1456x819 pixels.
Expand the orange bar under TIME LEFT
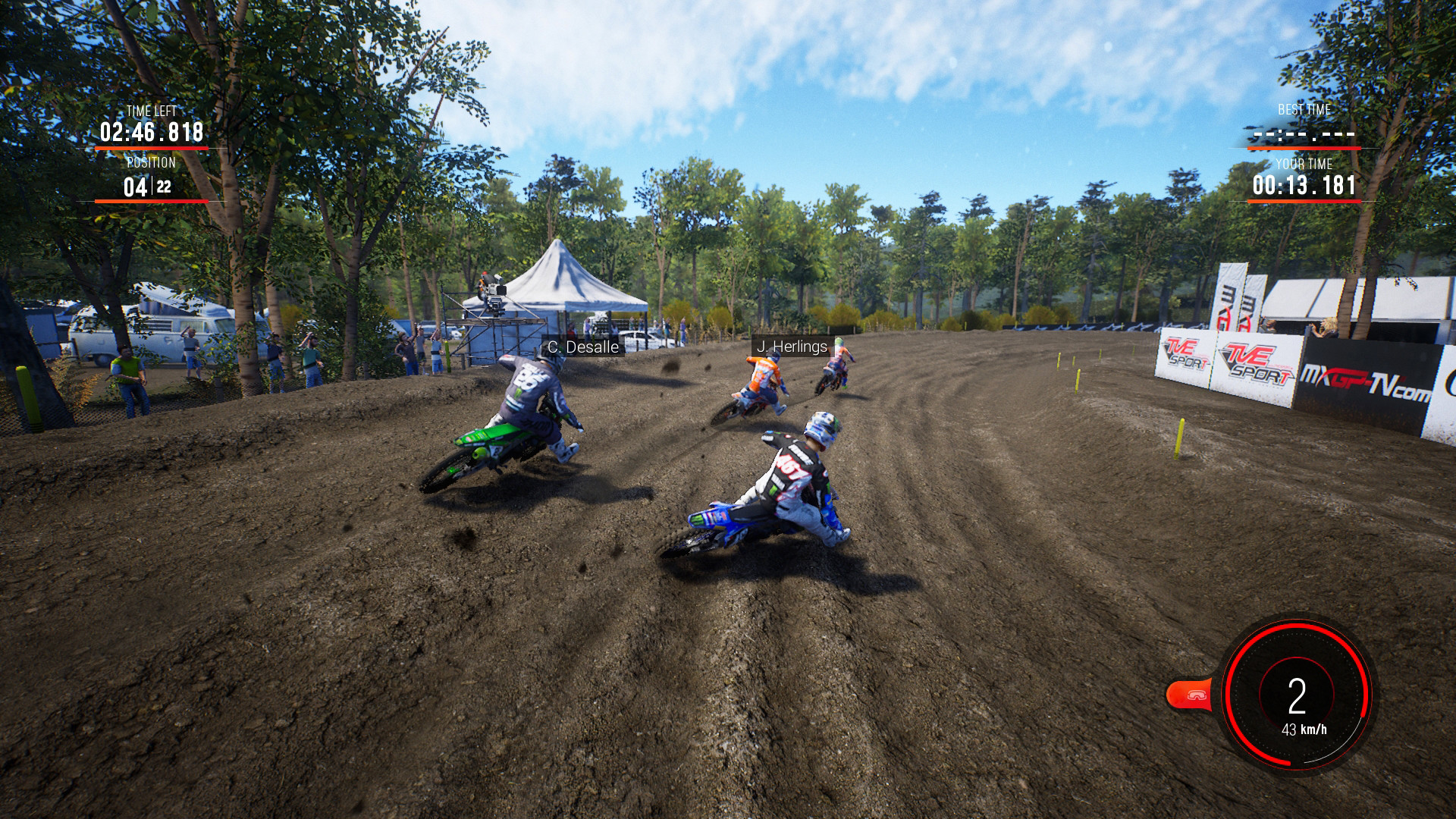pyautogui.click(x=151, y=149)
